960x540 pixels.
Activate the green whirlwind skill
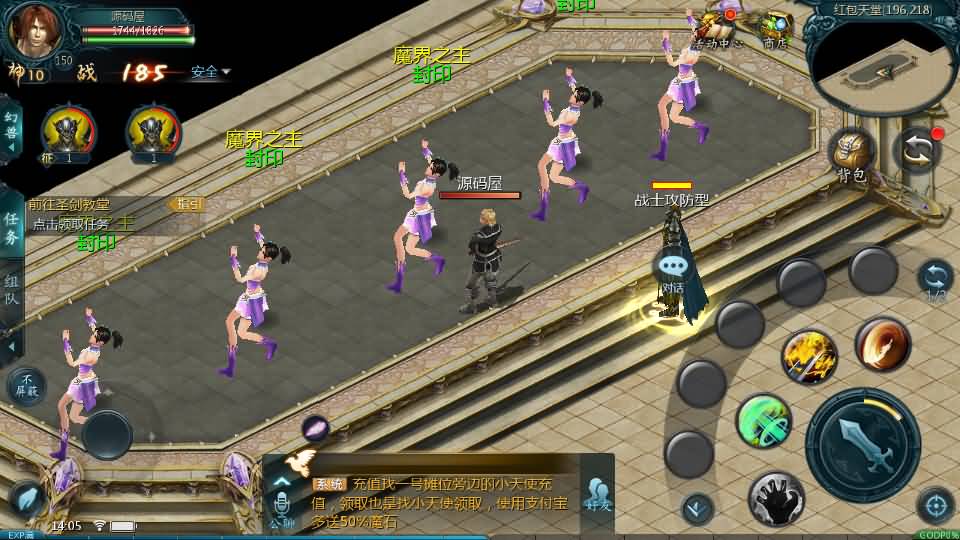(x=764, y=421)
